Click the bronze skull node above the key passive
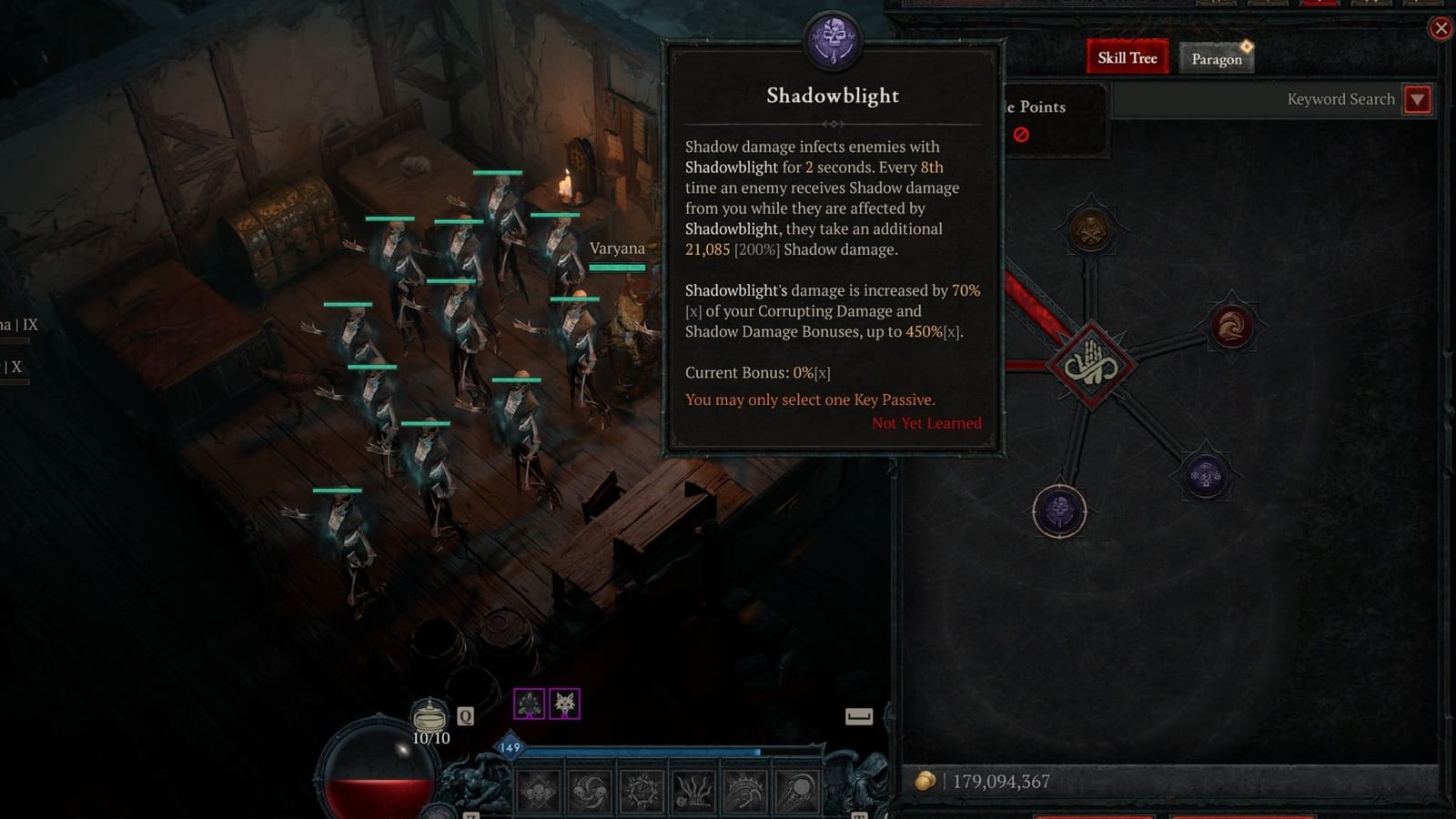The width and height of the screenshot is (1456, 819). click(1090, 228)
